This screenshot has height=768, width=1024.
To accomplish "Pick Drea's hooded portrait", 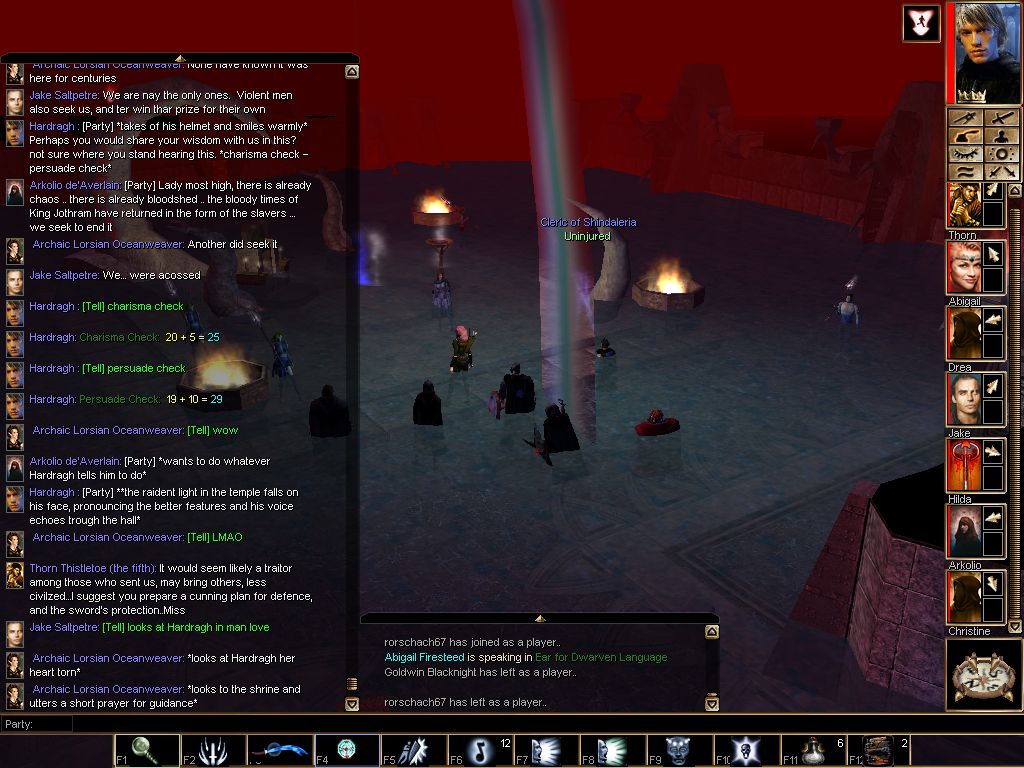I will click(964, 334).
